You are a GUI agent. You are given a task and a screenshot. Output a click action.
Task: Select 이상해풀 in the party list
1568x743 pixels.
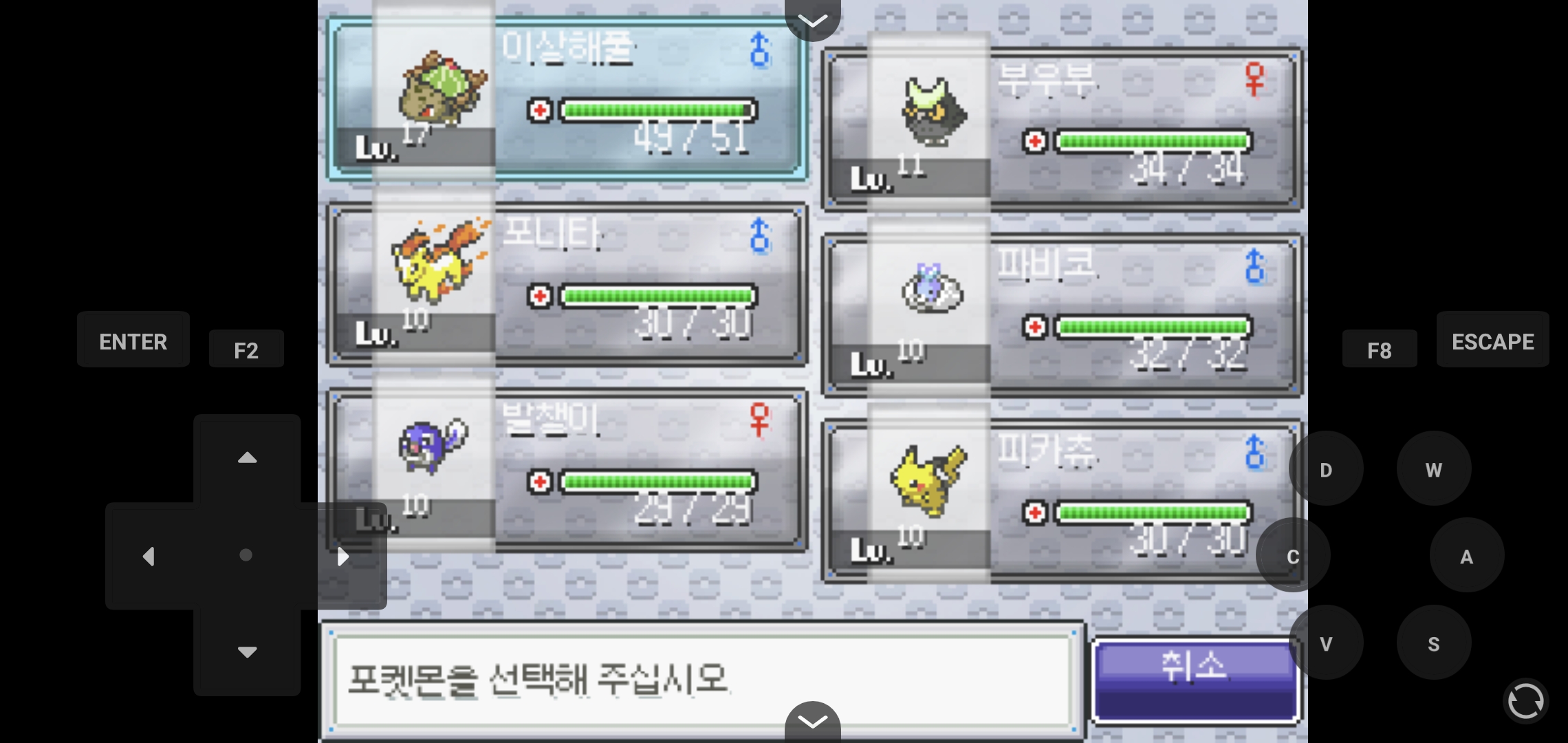(567, 100)
